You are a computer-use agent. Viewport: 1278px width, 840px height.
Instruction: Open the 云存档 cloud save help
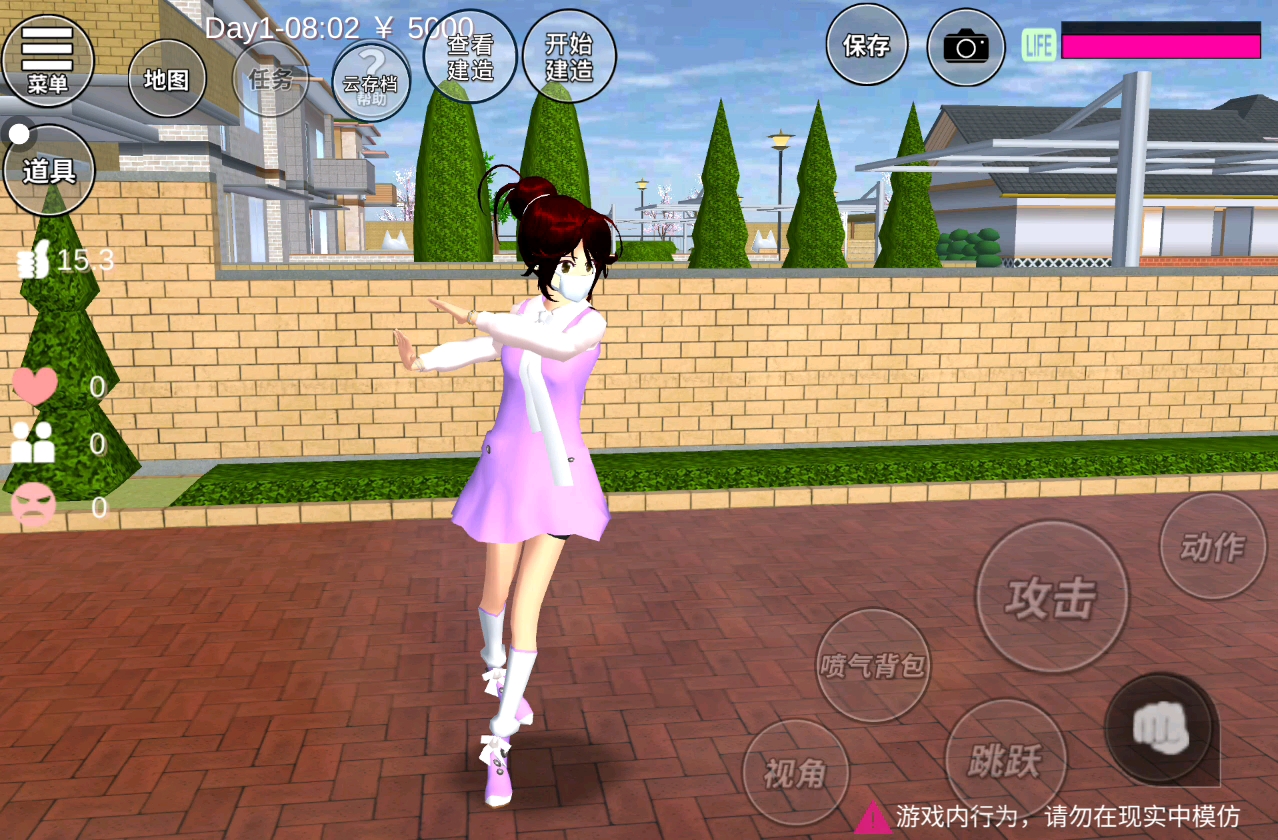[x=371, y=80]
